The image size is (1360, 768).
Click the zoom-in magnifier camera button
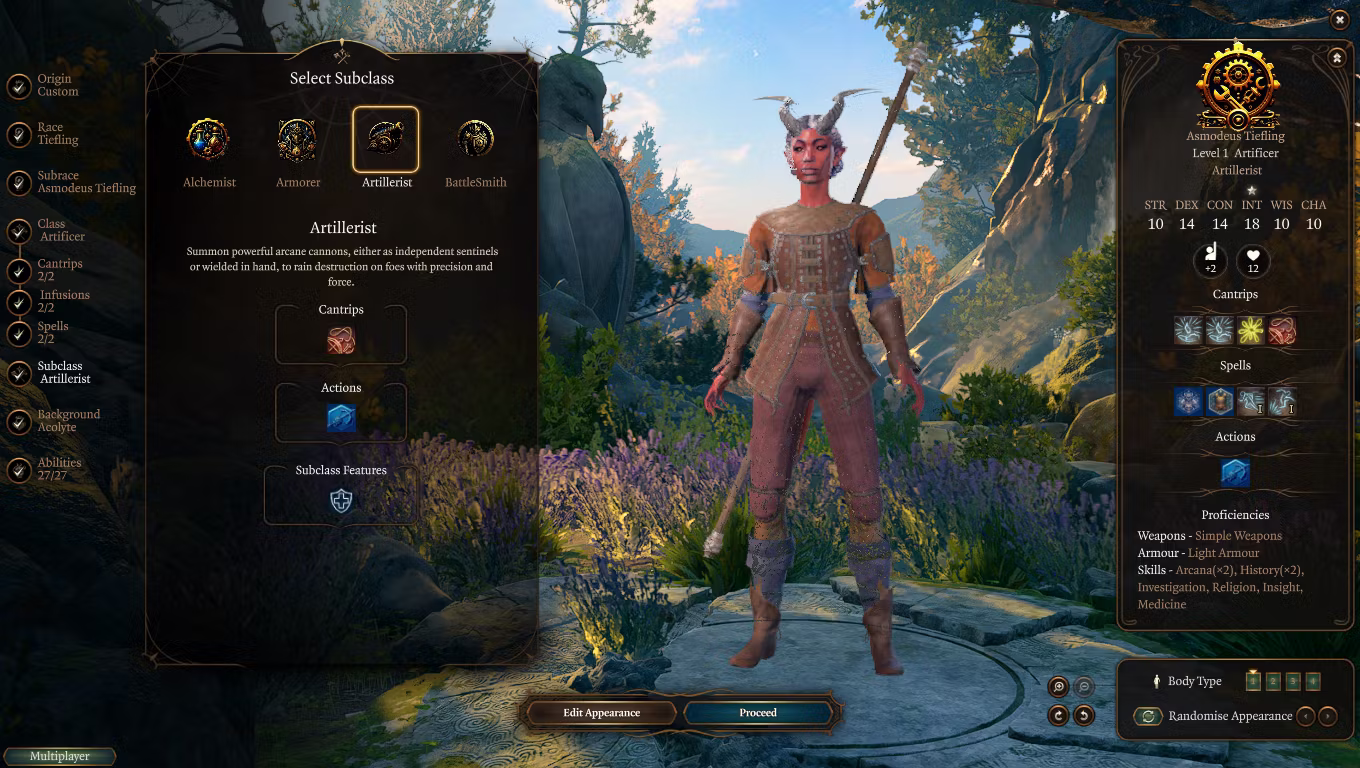(1059, 687)
